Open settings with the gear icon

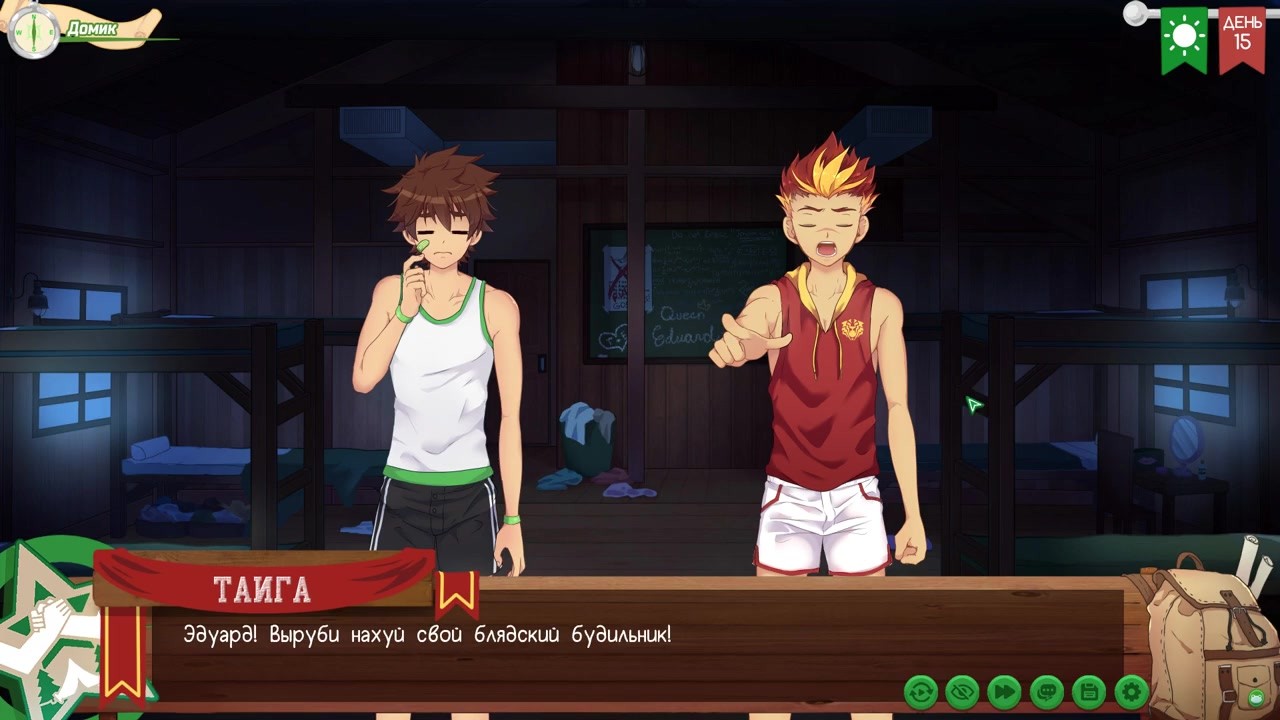pyautogui.click(x=1131, y=691)
